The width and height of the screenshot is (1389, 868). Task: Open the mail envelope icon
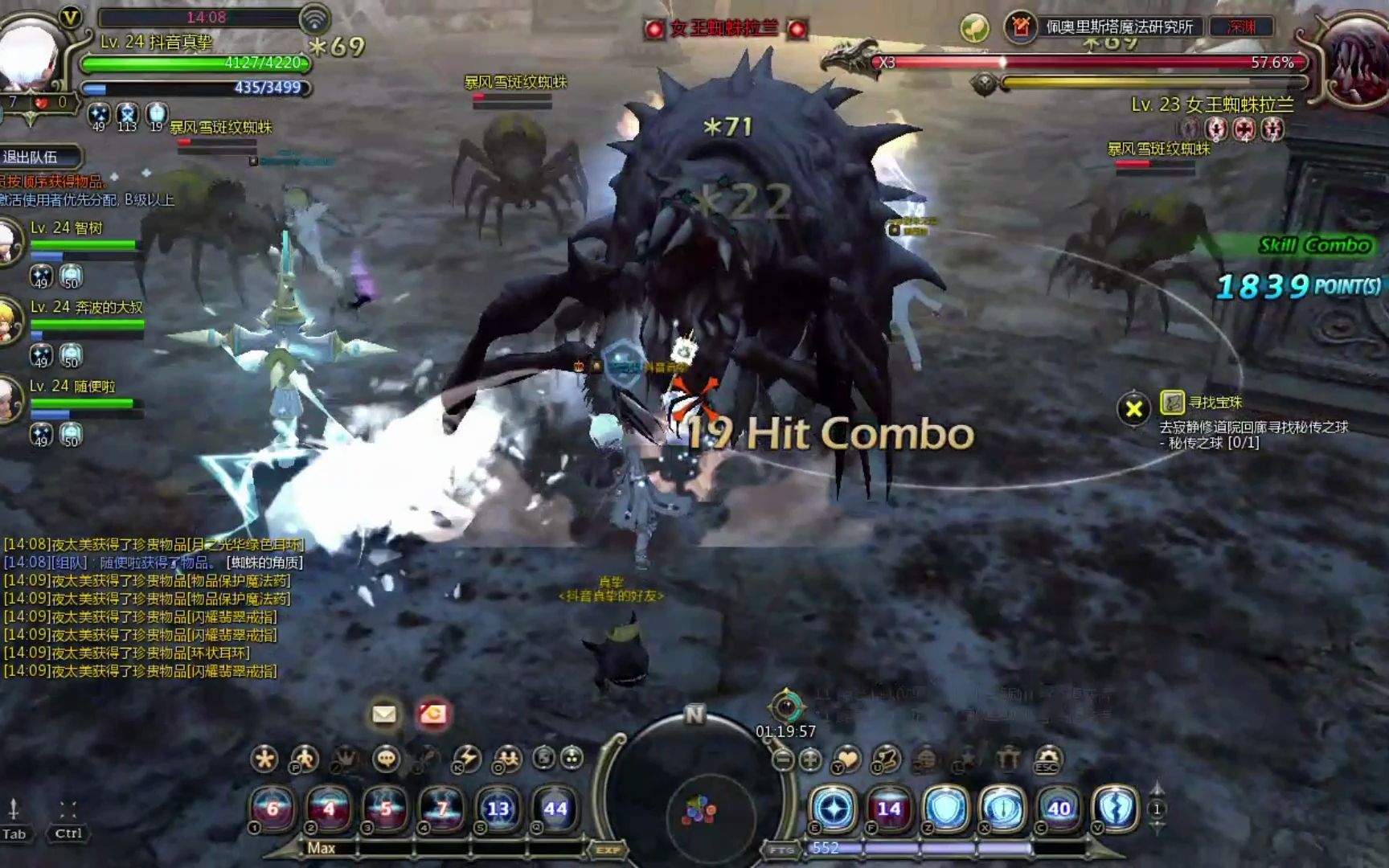(384, 714)
